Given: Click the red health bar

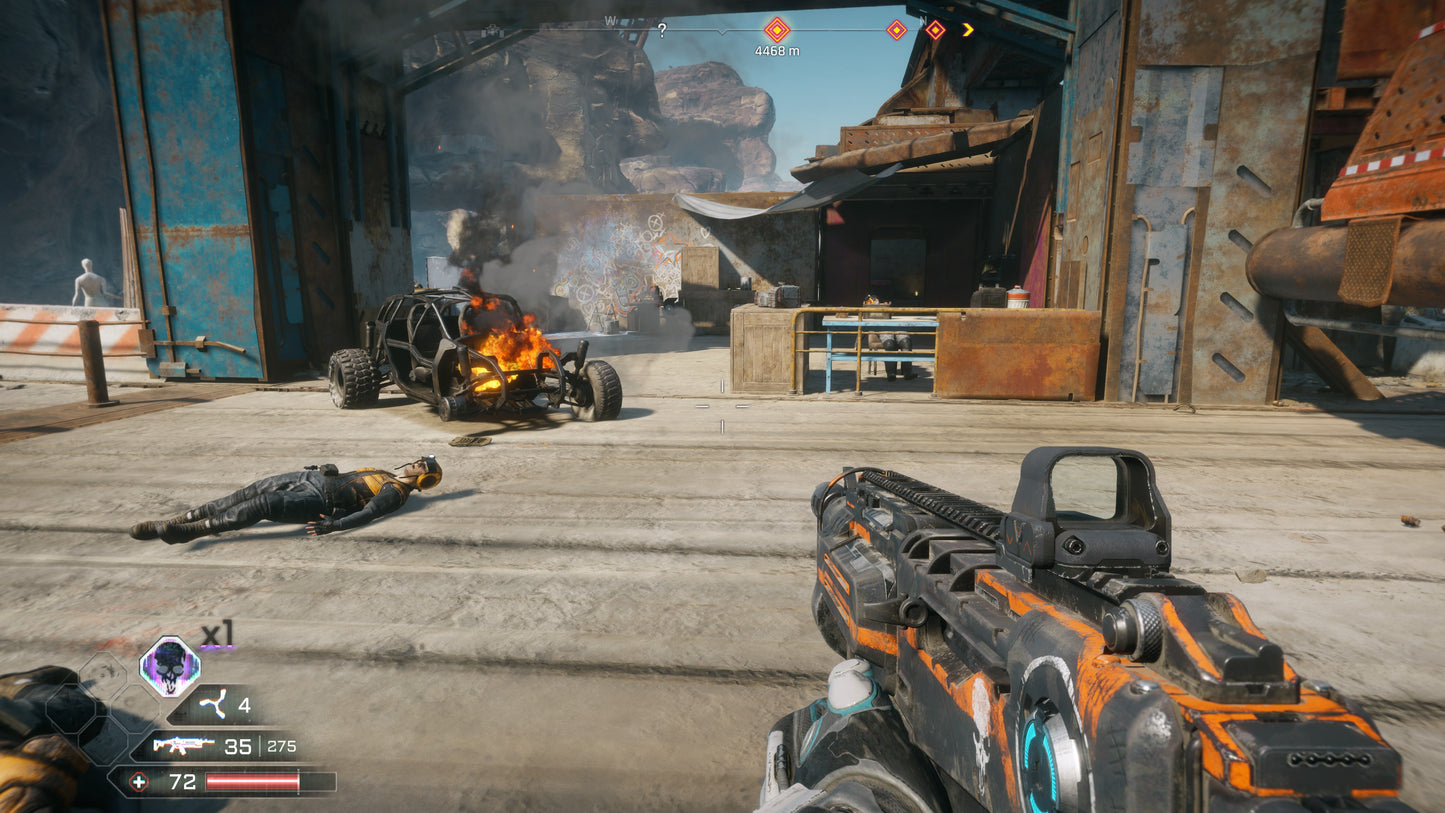Looking at the screenshot, I should tap(253, 781).
